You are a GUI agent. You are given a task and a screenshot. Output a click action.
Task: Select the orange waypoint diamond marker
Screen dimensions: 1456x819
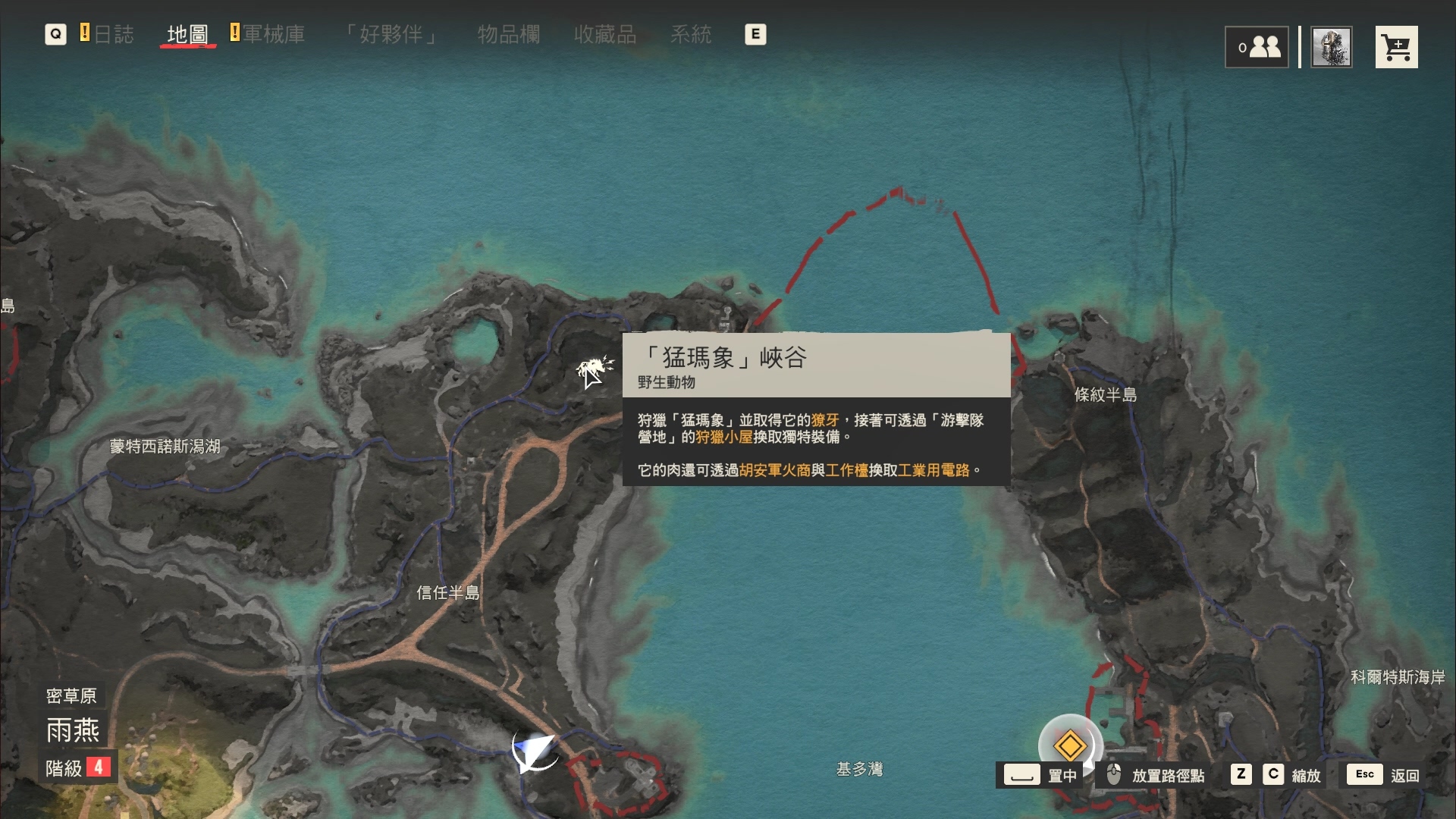pyautogui.click(x=1070, y=745)
